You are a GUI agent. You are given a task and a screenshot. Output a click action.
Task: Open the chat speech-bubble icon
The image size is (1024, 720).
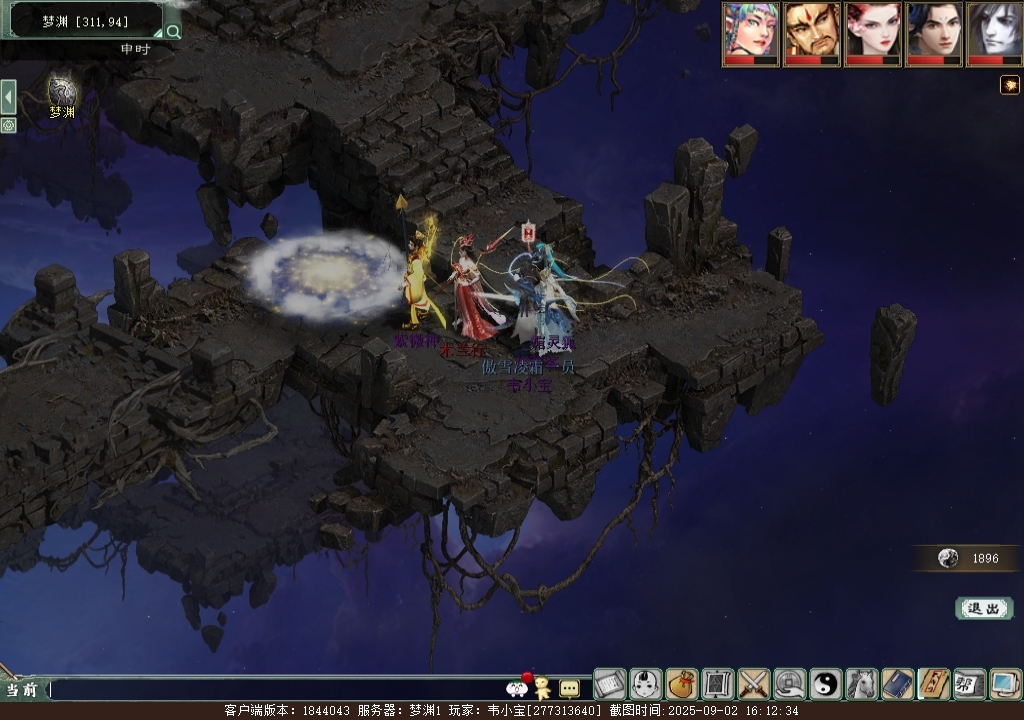click(x=569, y=688)
